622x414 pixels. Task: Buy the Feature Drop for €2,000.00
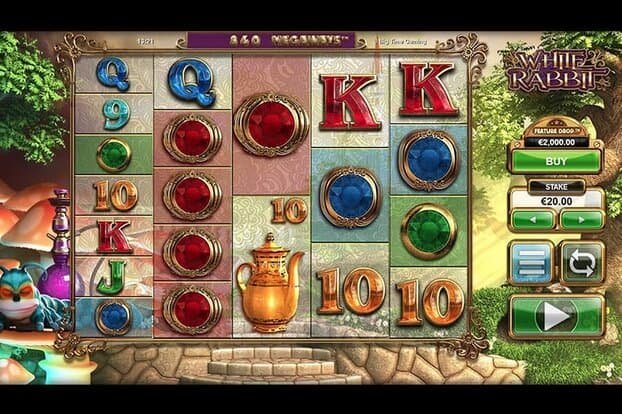click(556, 159)
